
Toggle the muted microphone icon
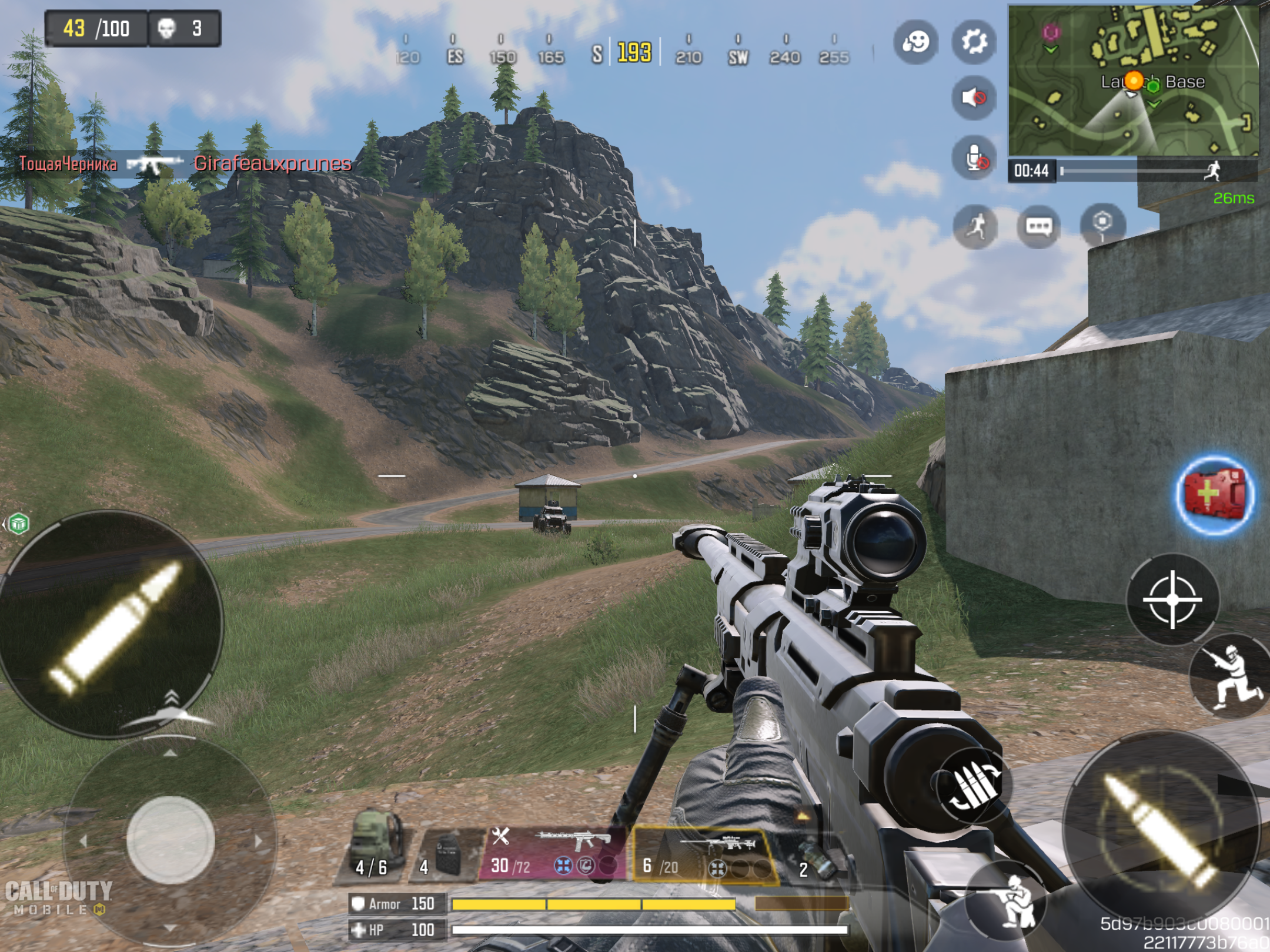click(x=974, y=157)
